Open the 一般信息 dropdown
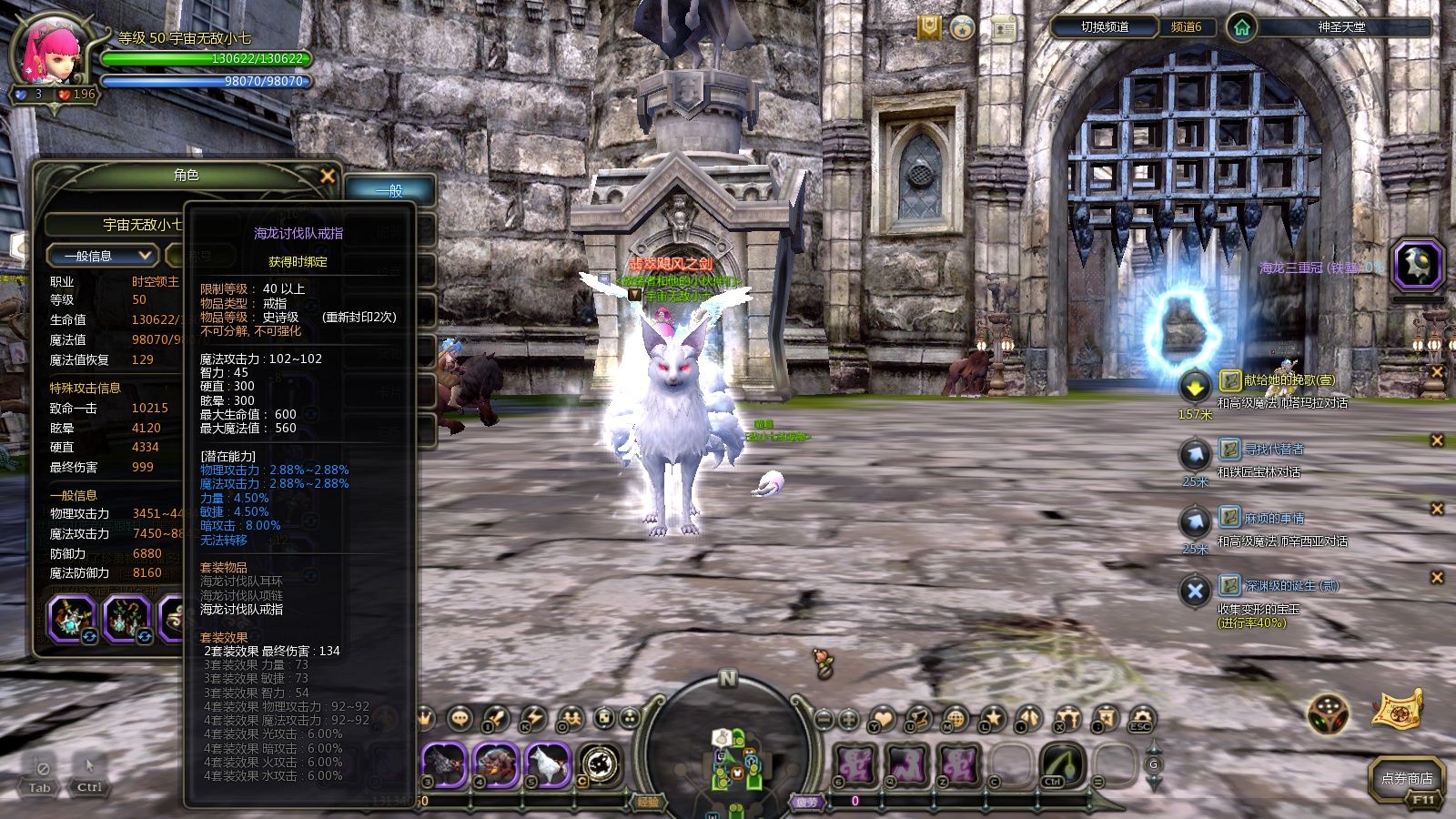The image size is (1456, 819). tap(102, 256)
